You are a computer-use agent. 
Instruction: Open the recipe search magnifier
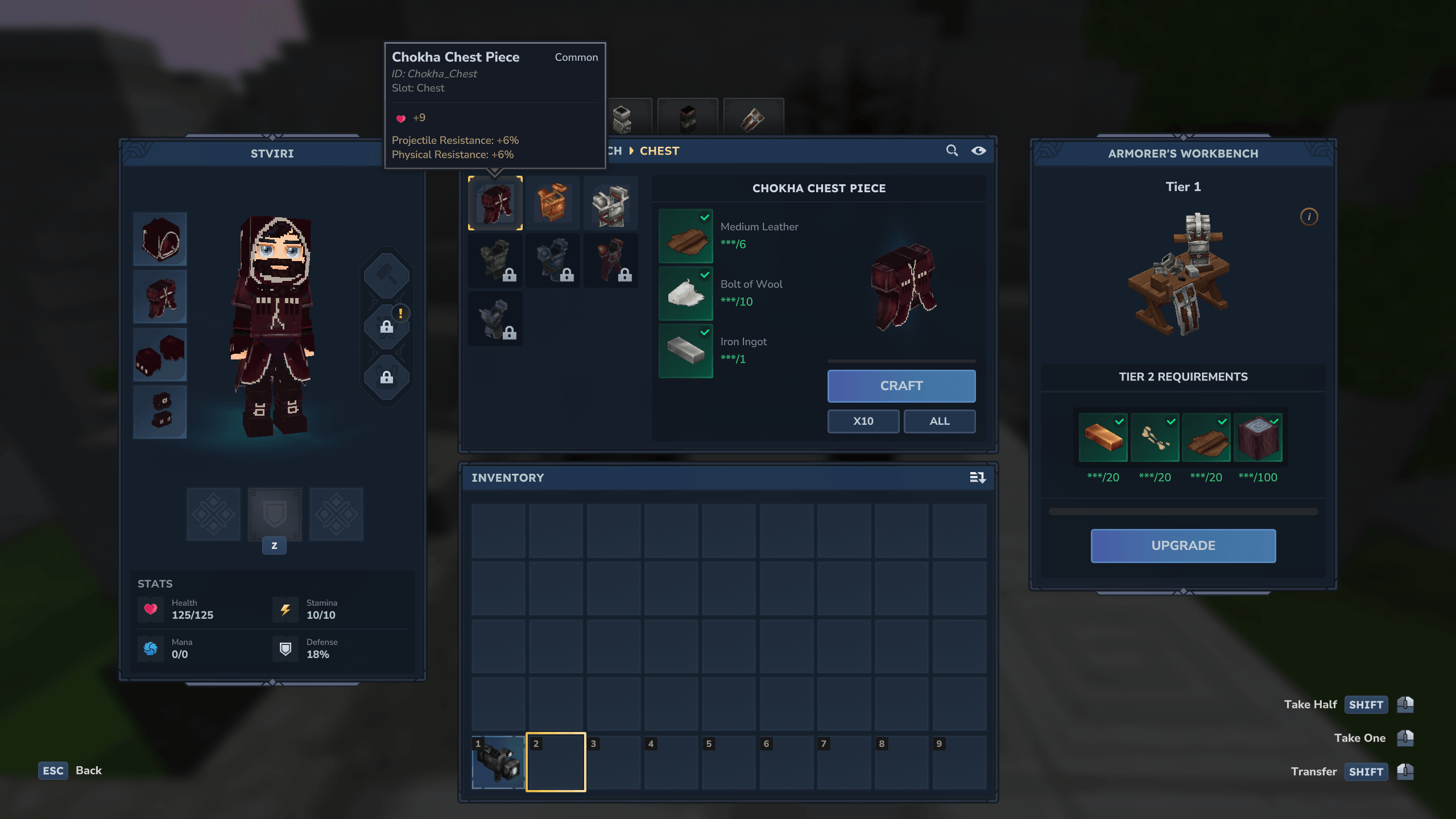[952, 151]
